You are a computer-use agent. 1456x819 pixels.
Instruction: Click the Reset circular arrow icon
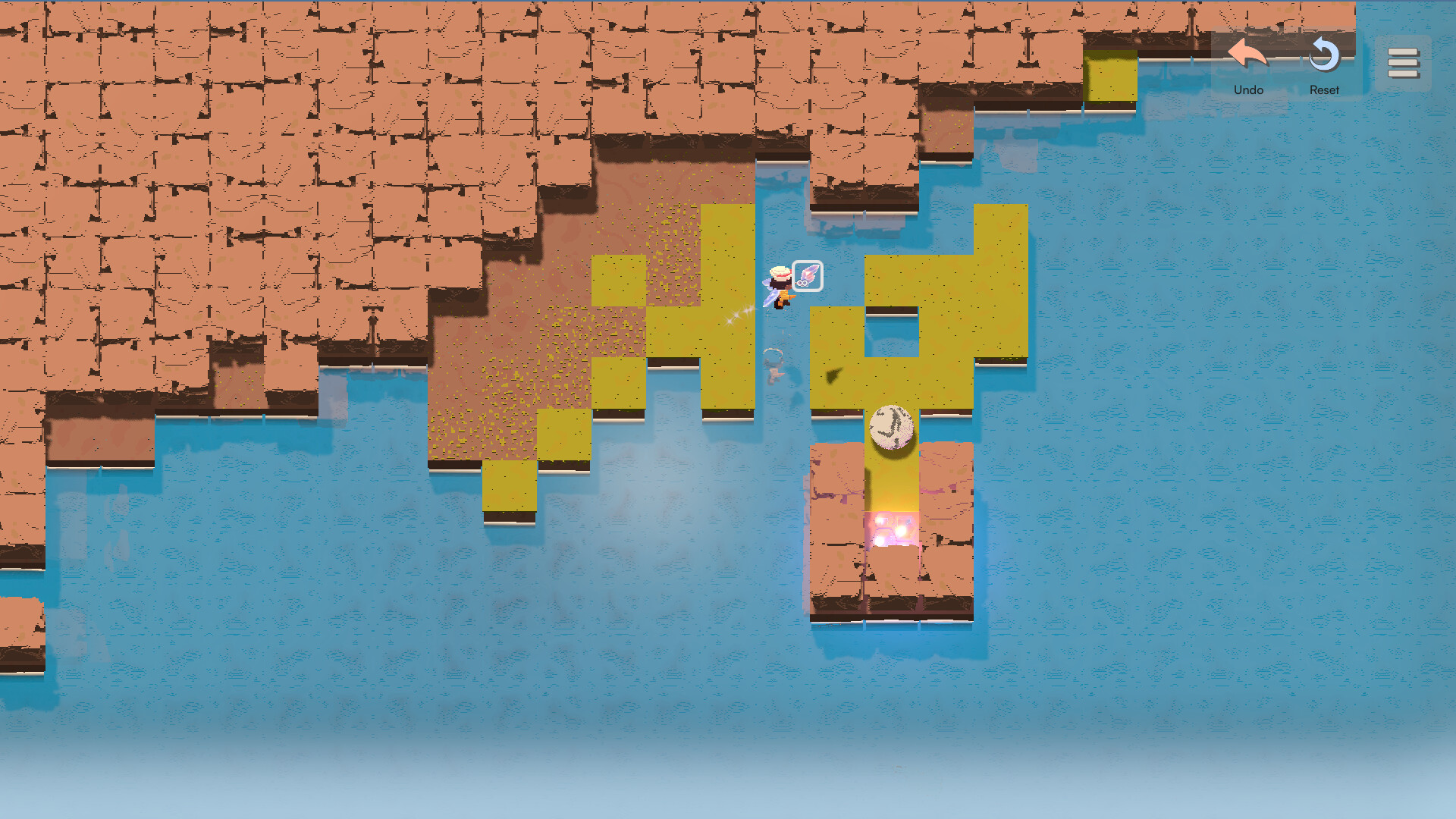[1324, 55]
